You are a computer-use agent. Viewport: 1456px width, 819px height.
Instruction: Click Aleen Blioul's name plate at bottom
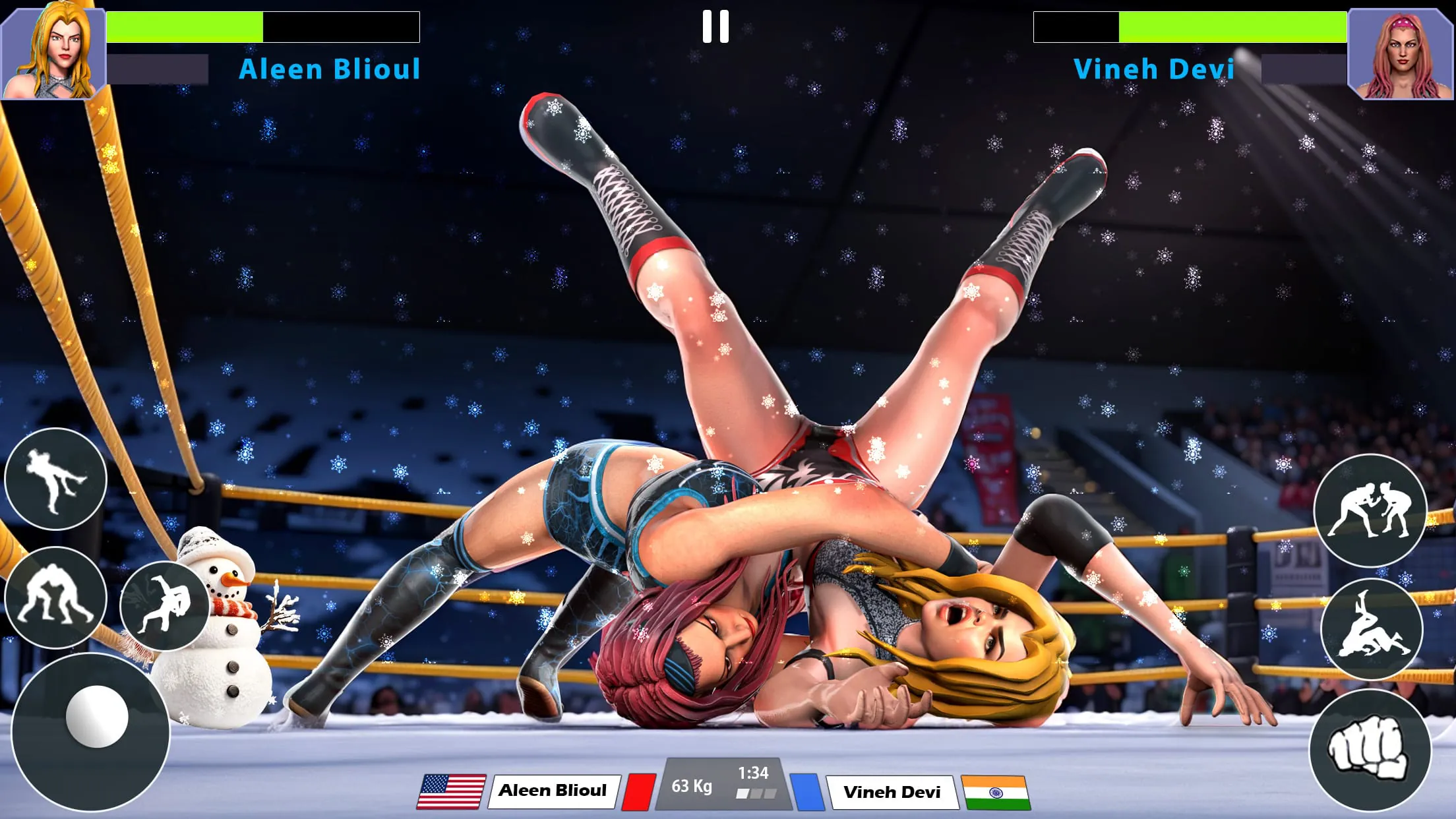tap(555, 791)
